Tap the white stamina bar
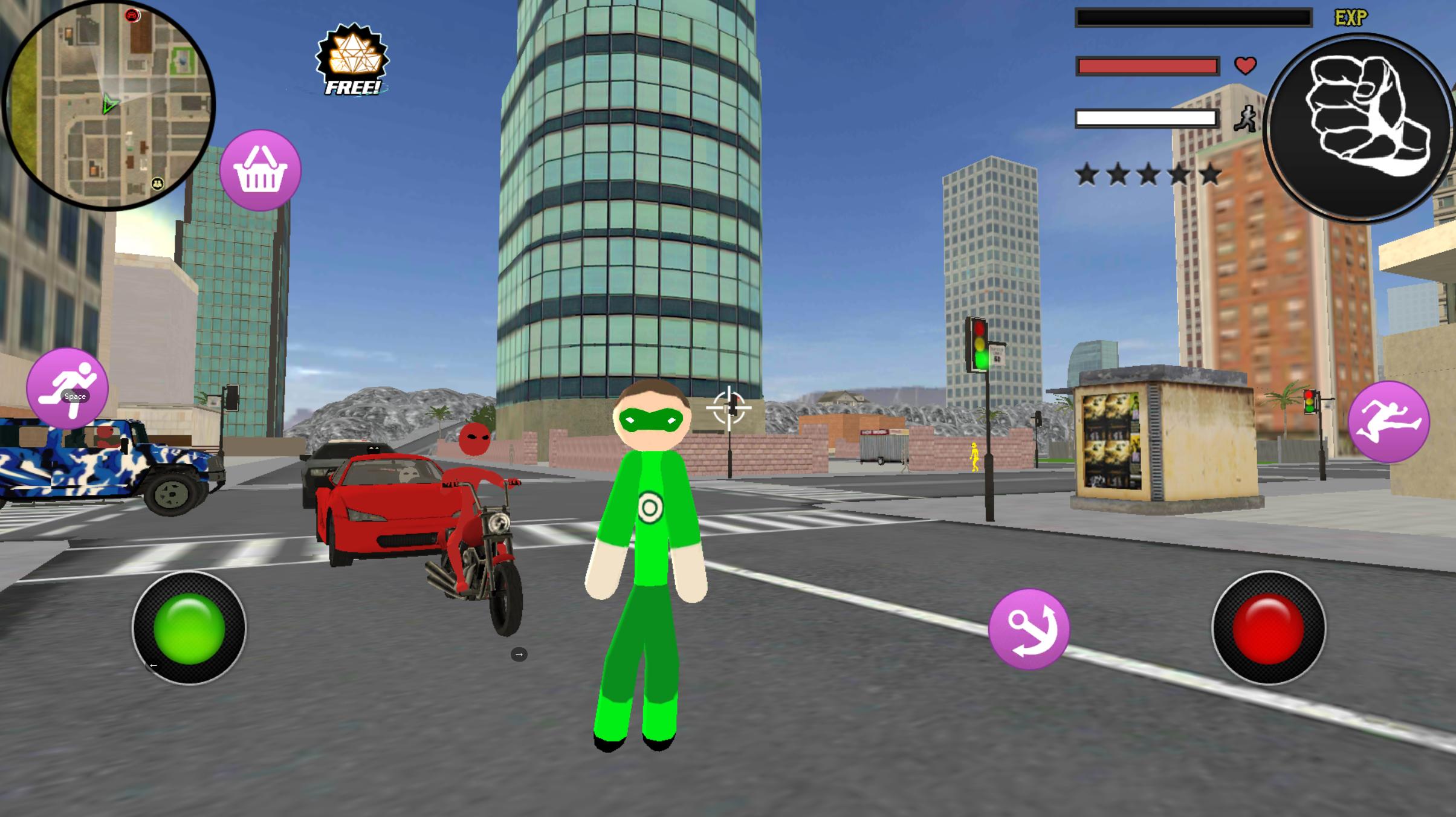This screenshot has width=1456, height=817. tap(1147, 118)
